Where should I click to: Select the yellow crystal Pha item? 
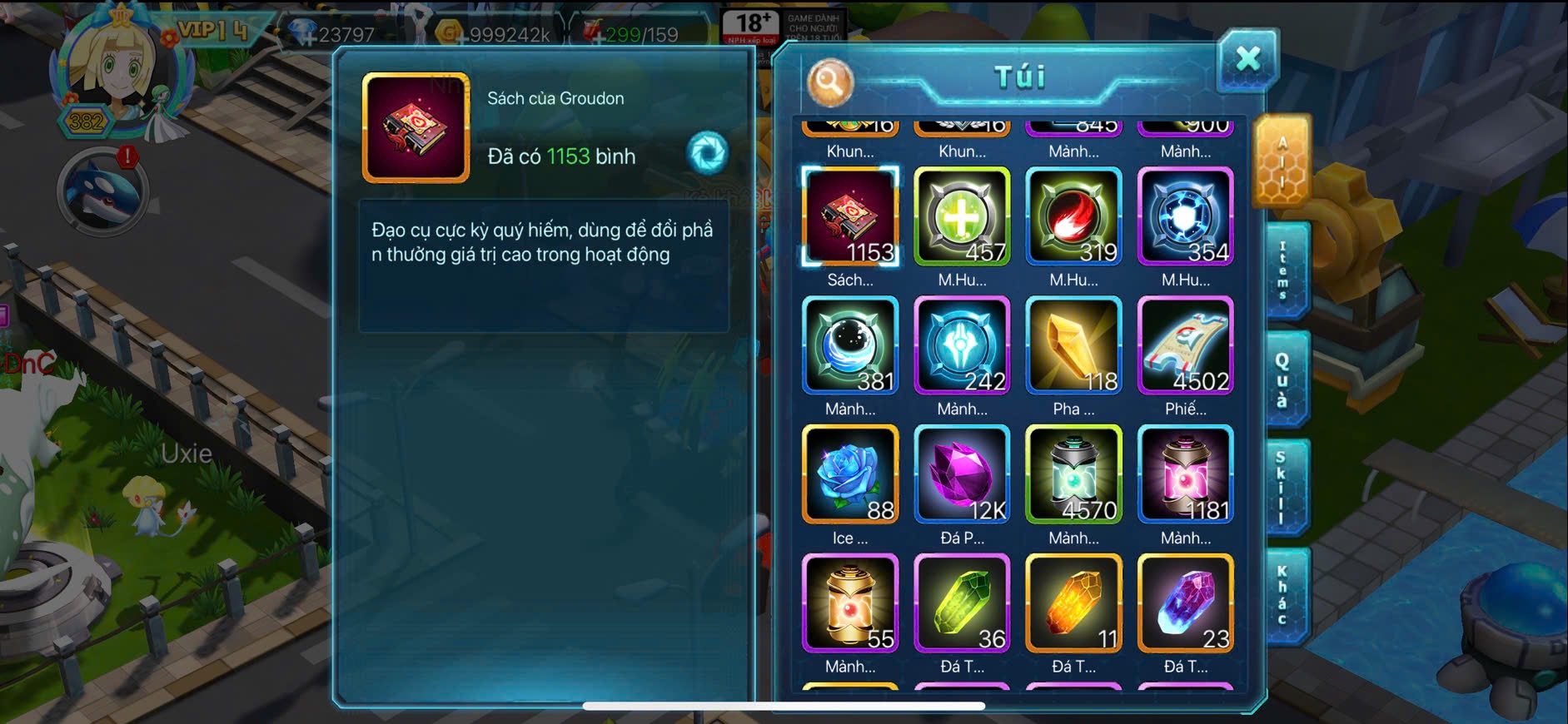(1073, 345)
